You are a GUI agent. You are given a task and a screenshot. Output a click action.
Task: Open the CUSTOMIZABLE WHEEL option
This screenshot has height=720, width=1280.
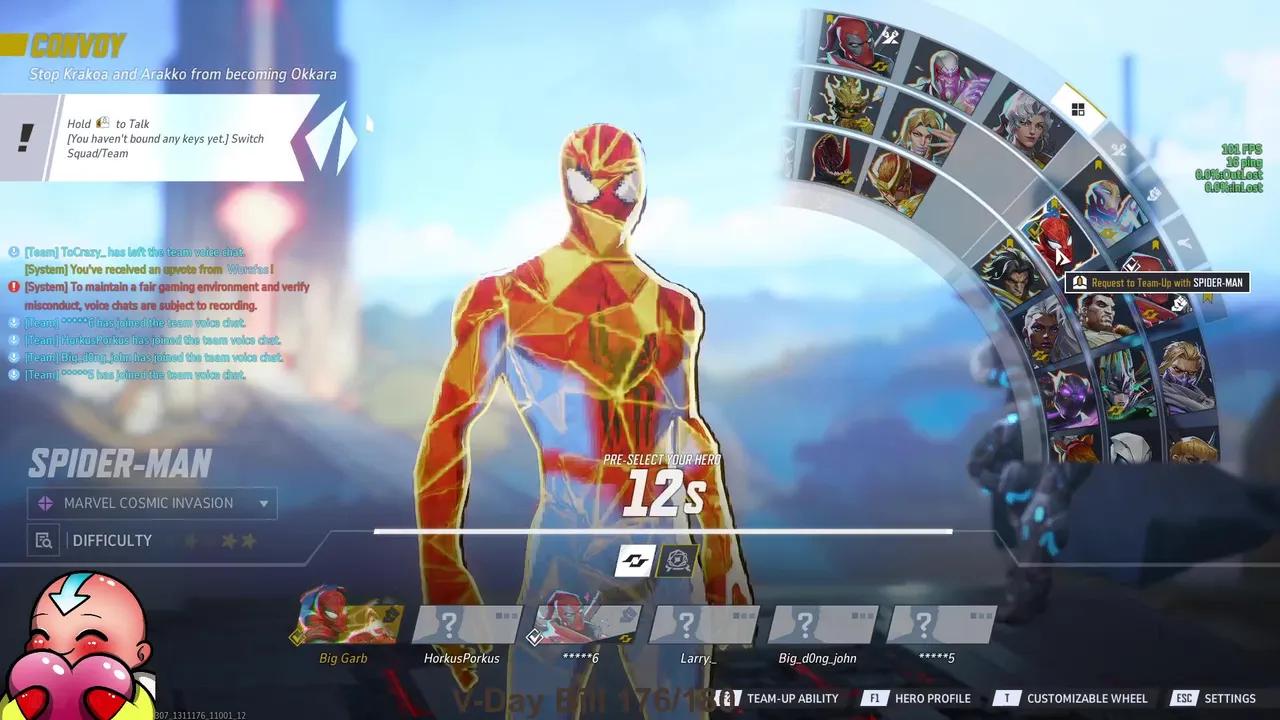pyautogui.click(x=1087, y=698)
